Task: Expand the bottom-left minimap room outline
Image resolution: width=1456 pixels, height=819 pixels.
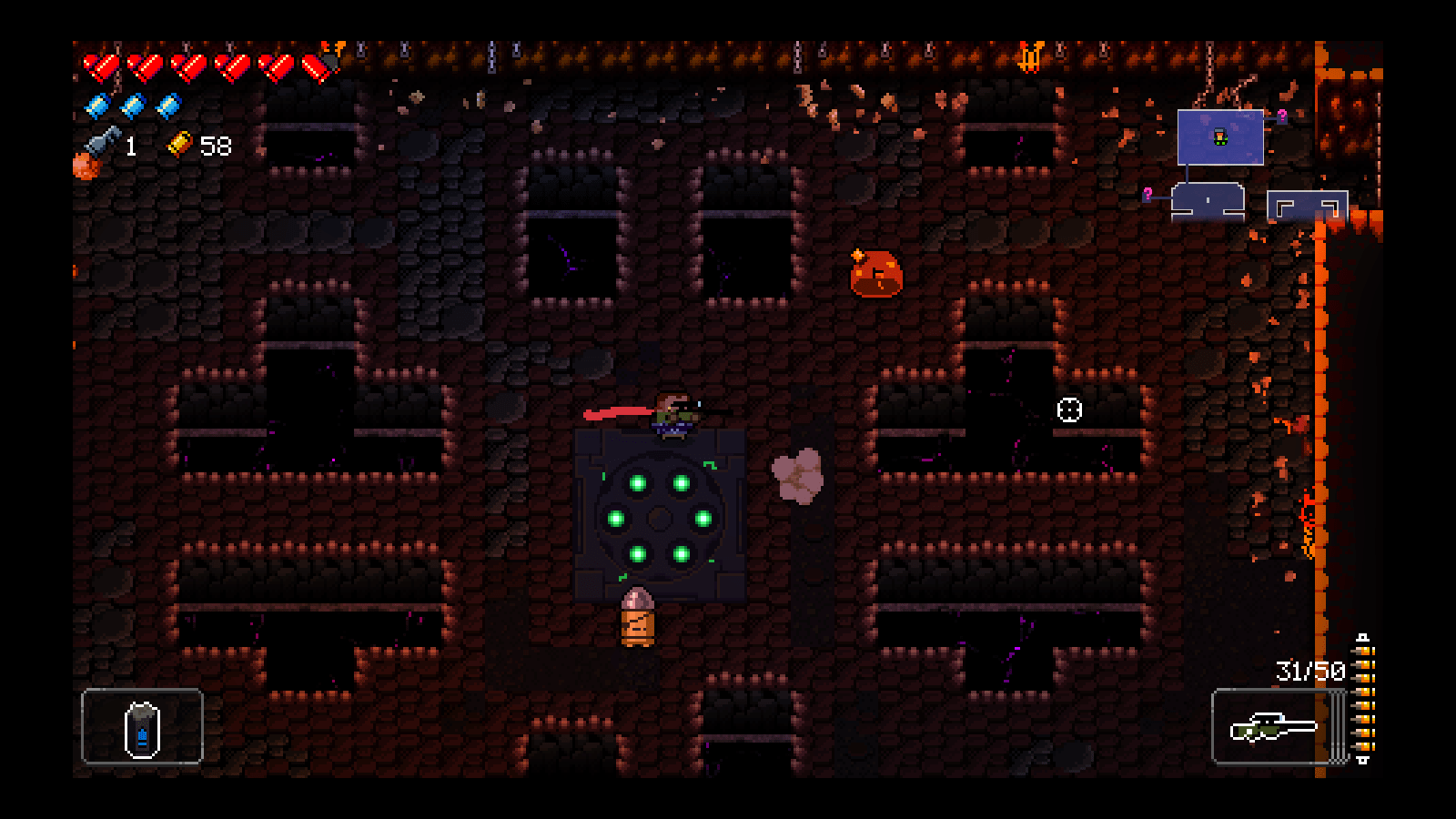Action: (x=1208, y=200)
